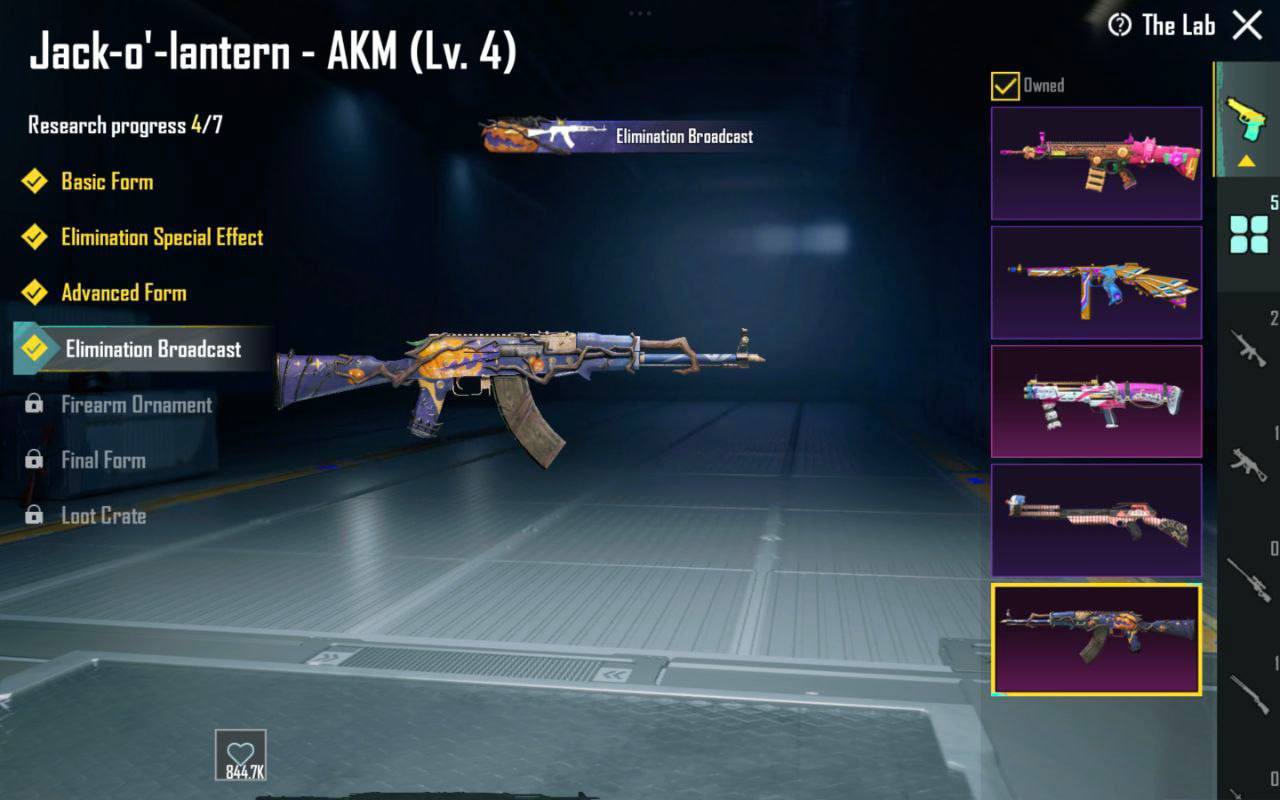Choose the Advanced Form stage
Image resolution: width=1280 pixels, height=800 pixels.
[x=123, y=293]
